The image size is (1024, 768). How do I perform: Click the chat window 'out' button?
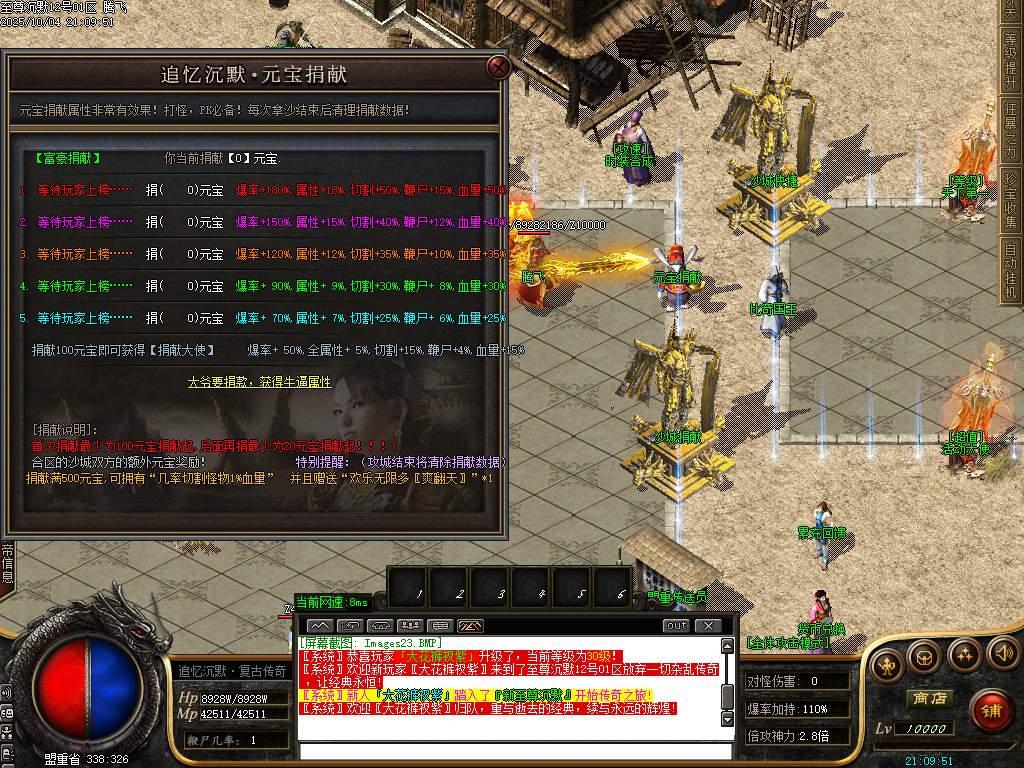pos(677,626)
